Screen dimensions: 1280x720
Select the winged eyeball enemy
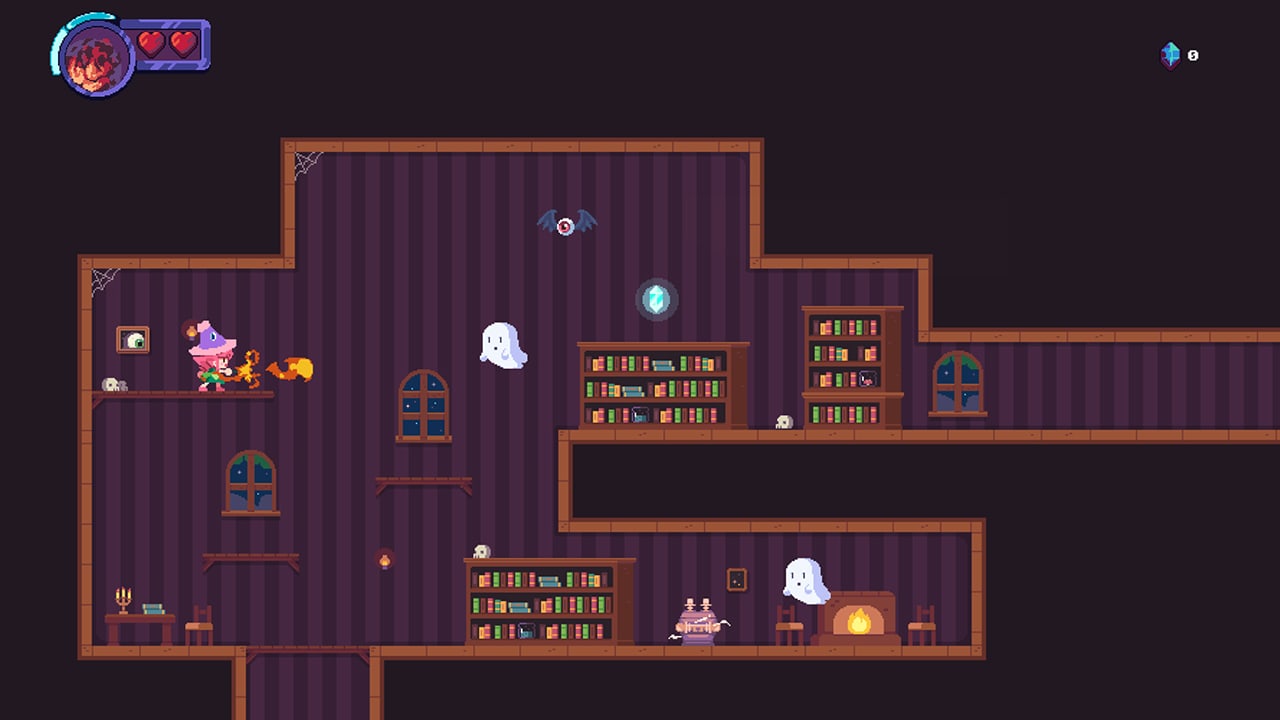567,222
